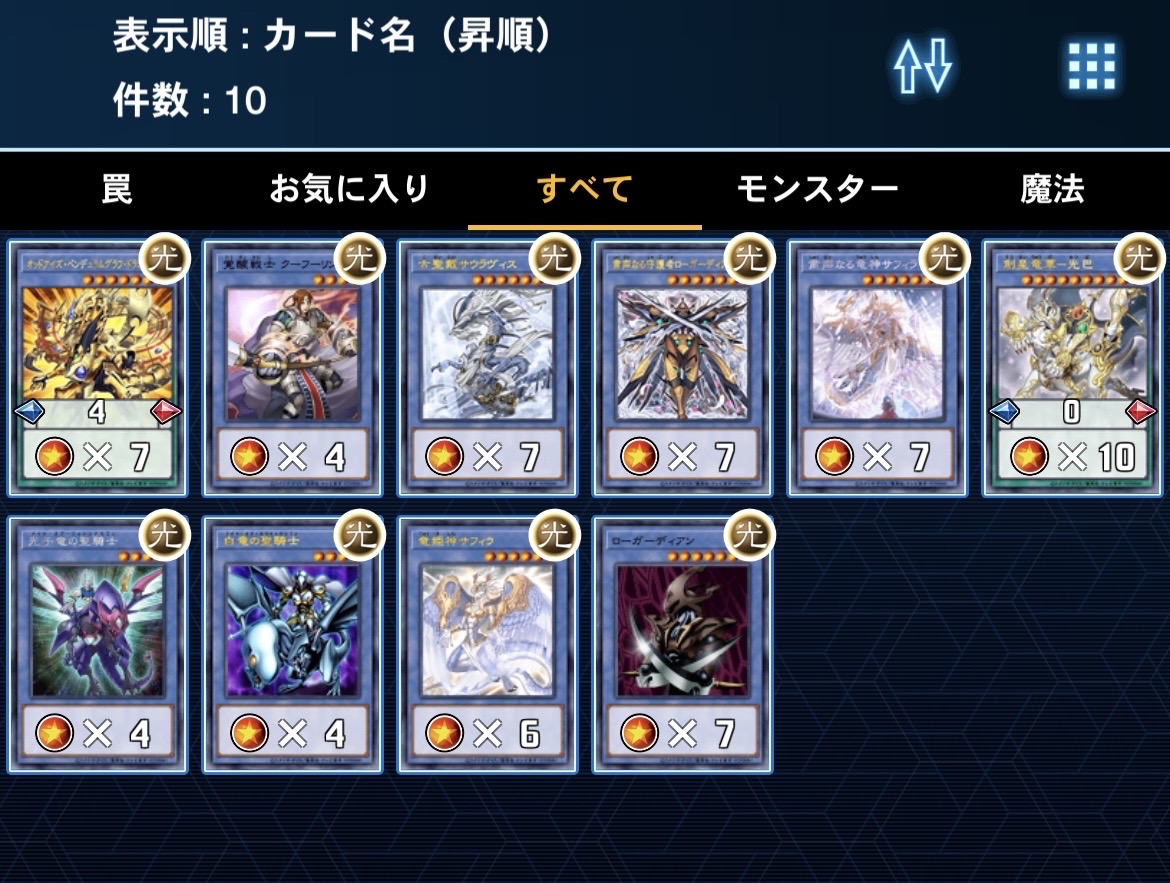The width and height of the screenshot is (1170, 883).
Task: Select the すべて (All) tab
Action: coord(584,189)
